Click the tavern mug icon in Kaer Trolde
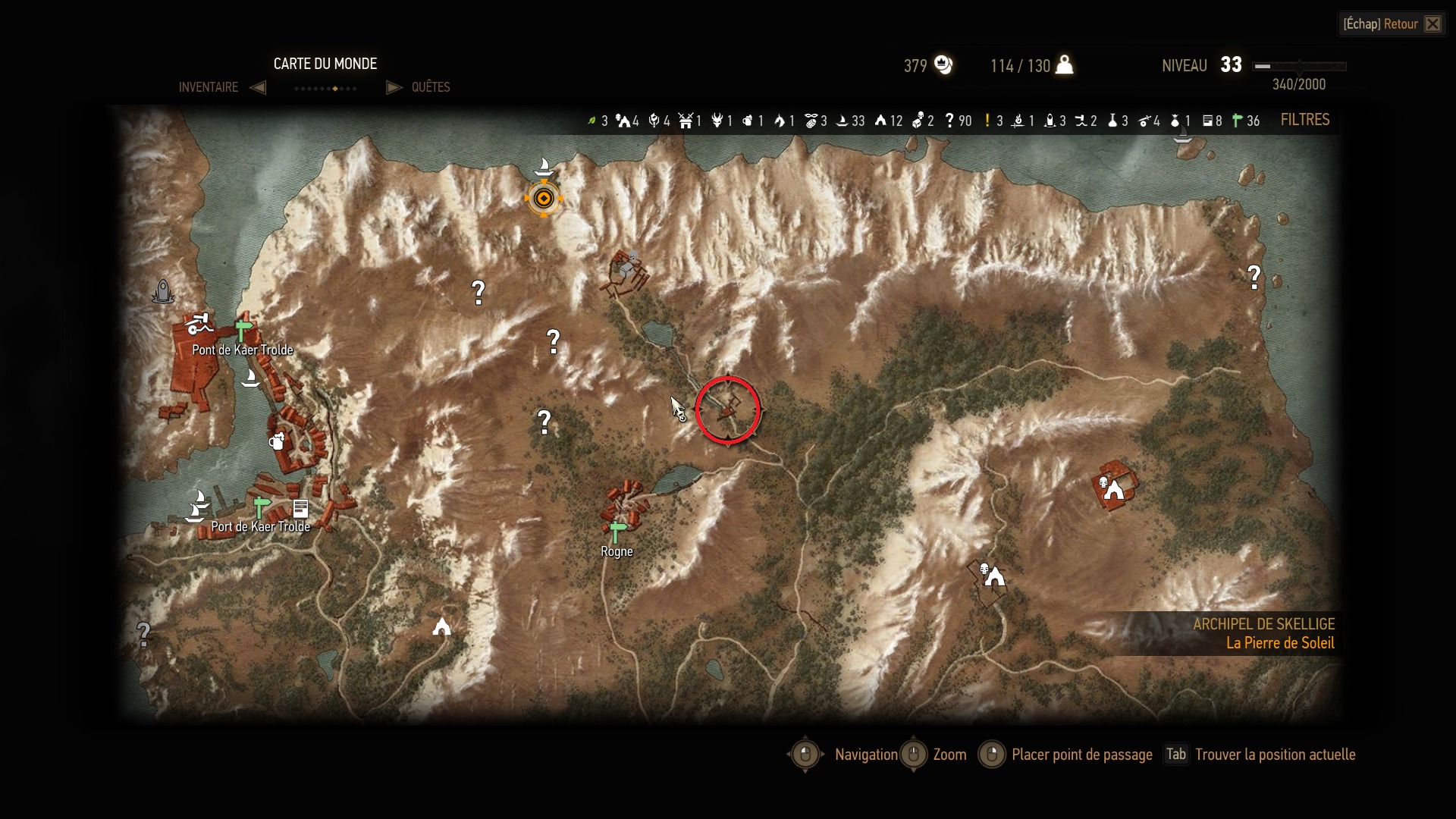 pyautogui.click(x=278, y=441)
